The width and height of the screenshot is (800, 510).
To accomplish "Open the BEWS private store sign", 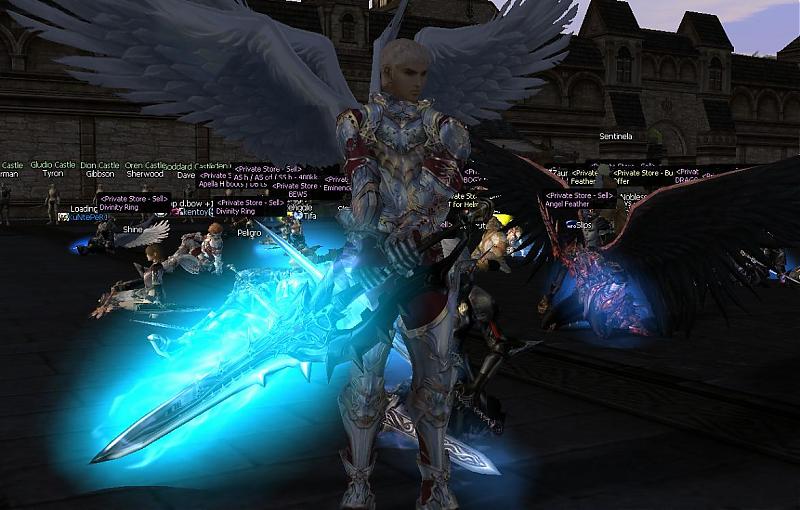I will [297, 193].
